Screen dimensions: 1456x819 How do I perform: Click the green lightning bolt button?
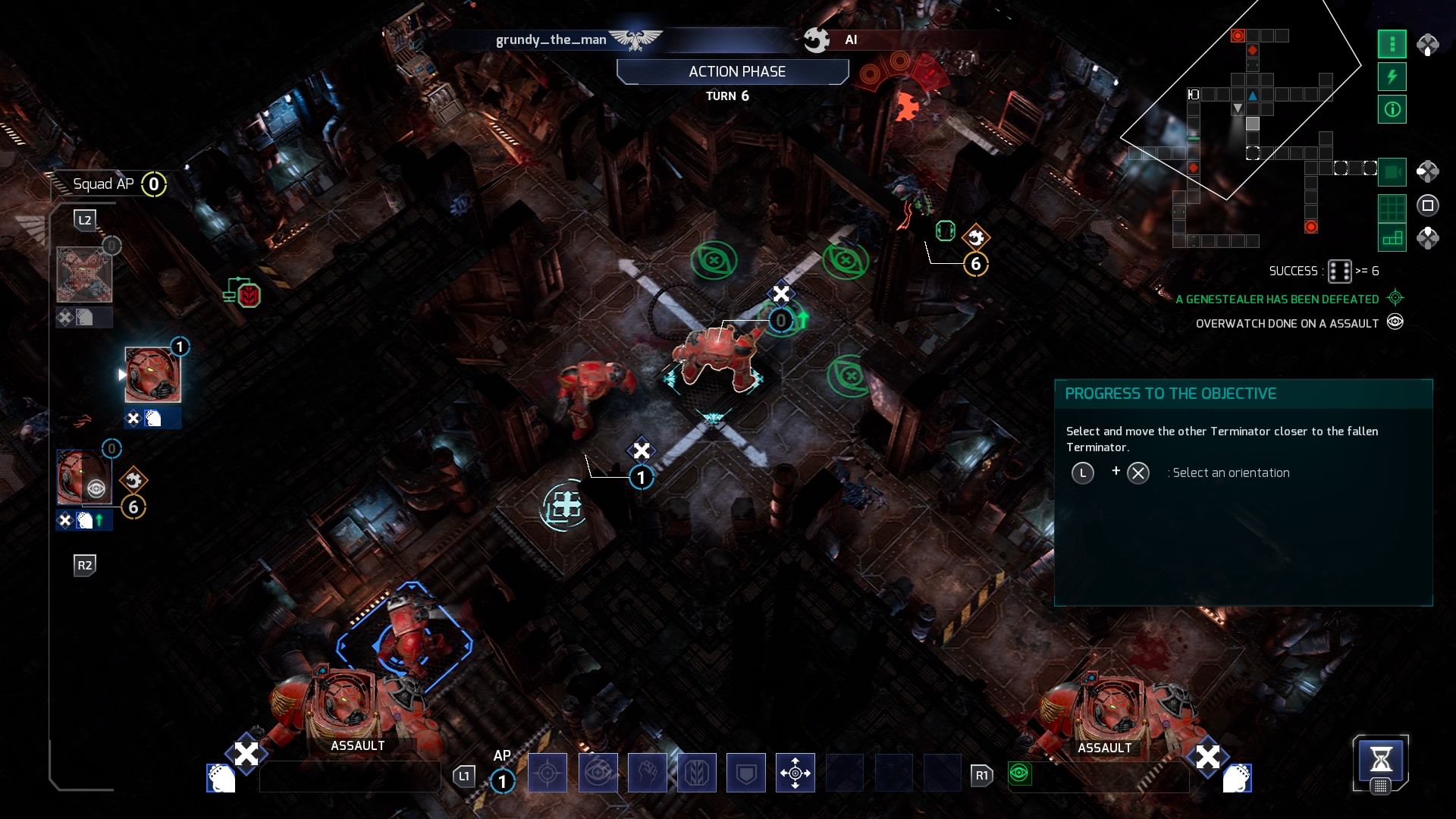[1392, 77]
